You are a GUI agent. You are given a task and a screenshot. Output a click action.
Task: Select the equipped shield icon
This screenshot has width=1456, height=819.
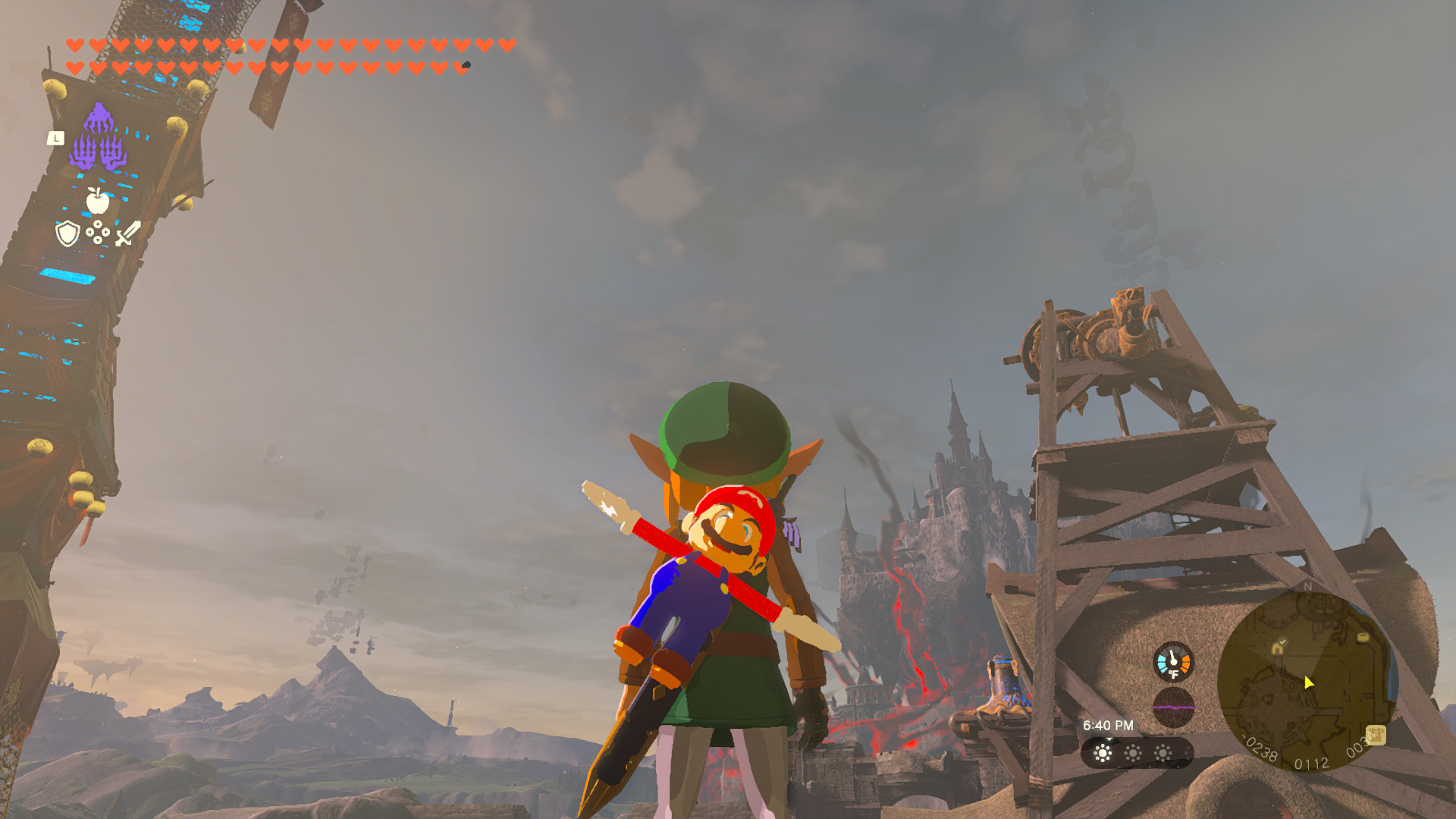(67, 234)
